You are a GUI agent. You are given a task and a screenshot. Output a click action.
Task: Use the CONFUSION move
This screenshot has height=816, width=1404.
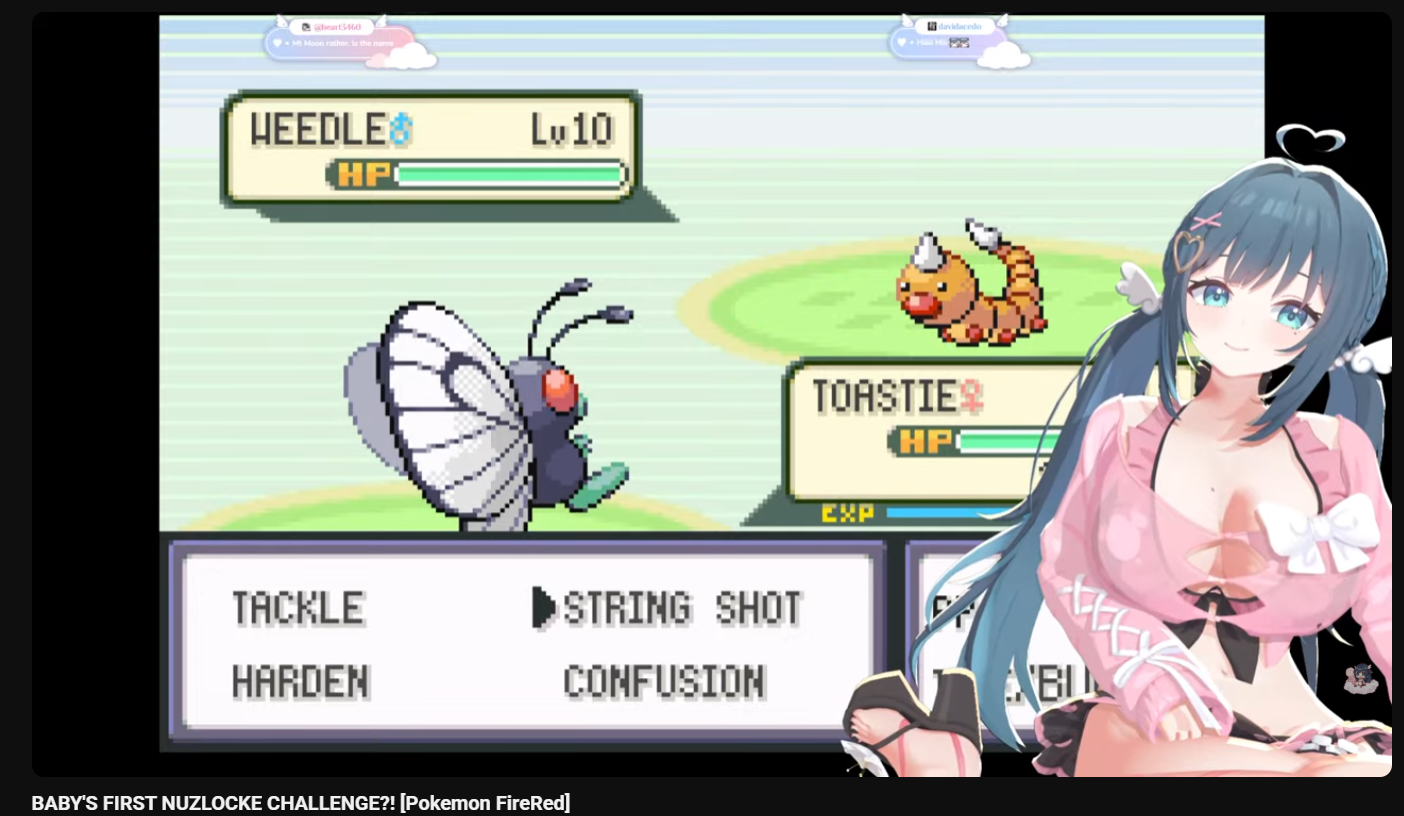point(664,682)
